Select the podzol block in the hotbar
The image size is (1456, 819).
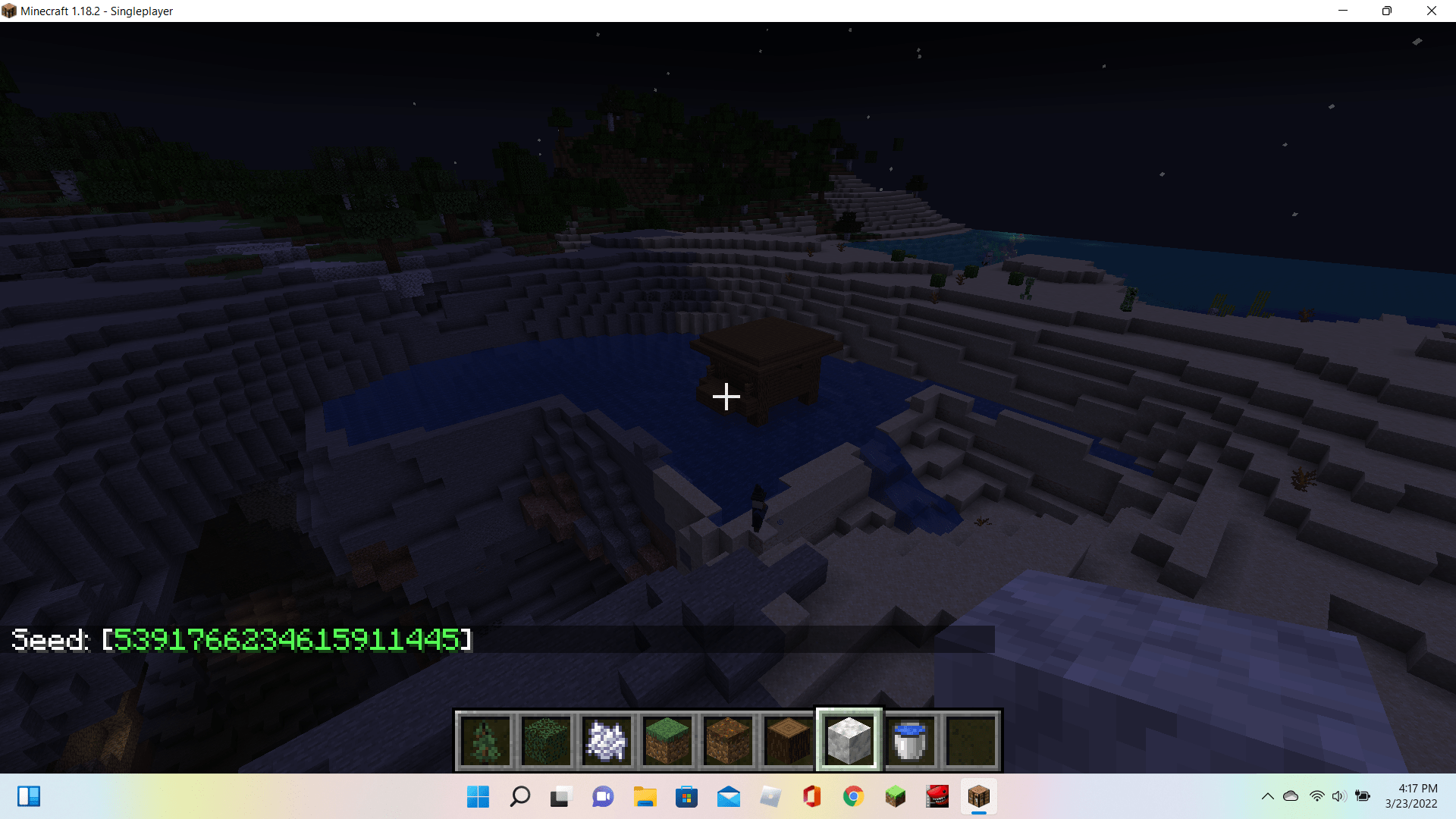point(728,739)
